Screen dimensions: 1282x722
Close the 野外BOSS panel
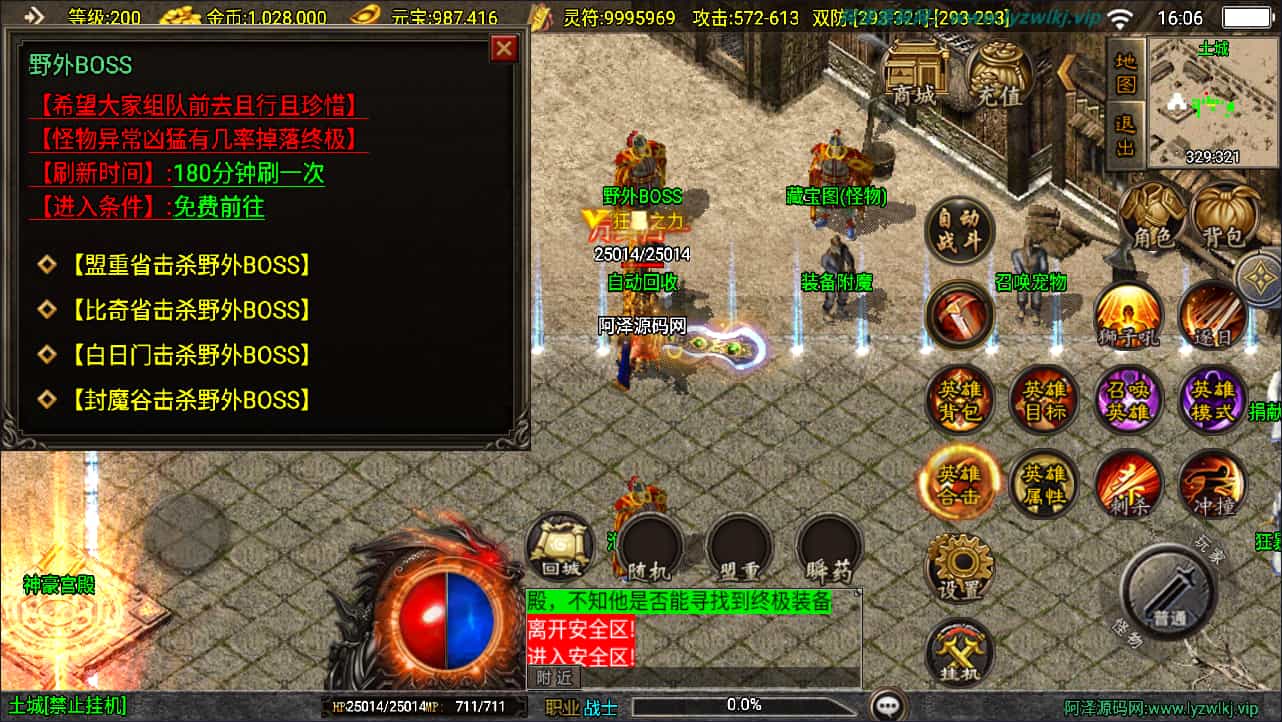tap(504, 48)
